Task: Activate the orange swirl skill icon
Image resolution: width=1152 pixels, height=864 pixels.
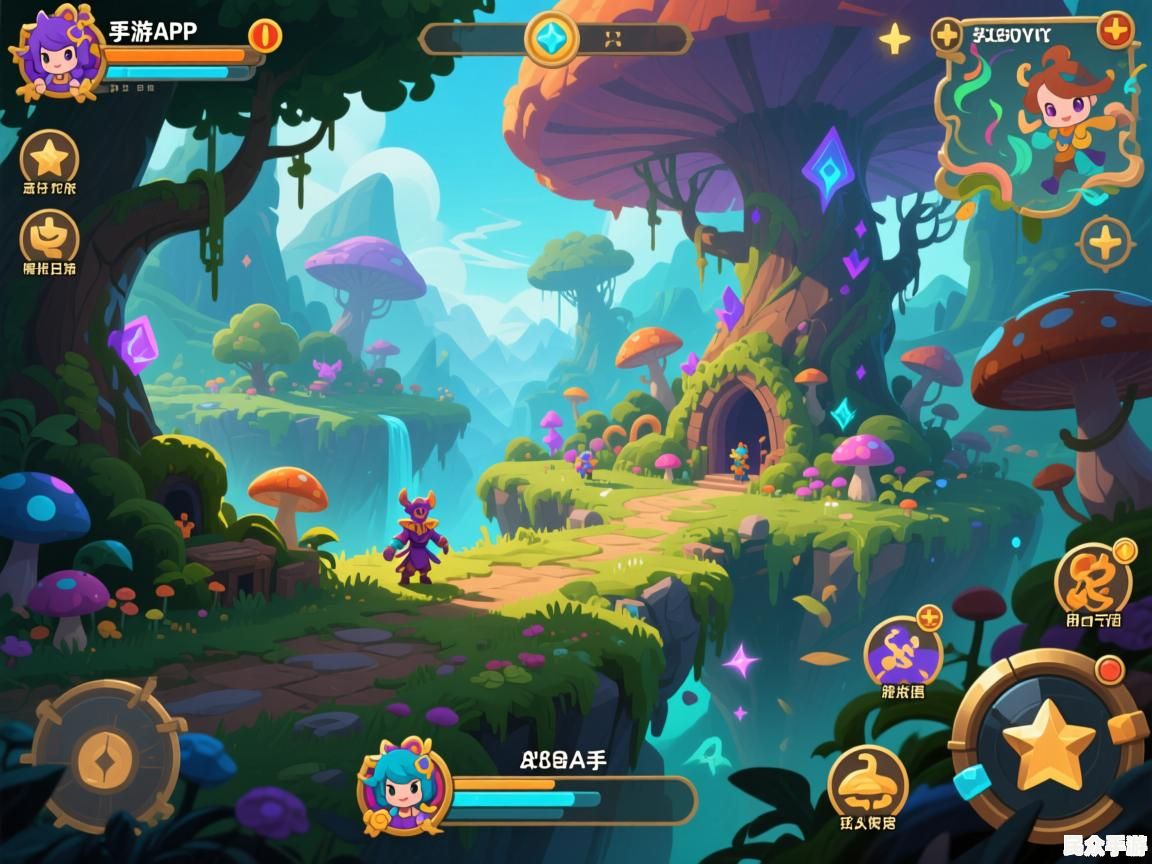Action: tap(1093, 580)
